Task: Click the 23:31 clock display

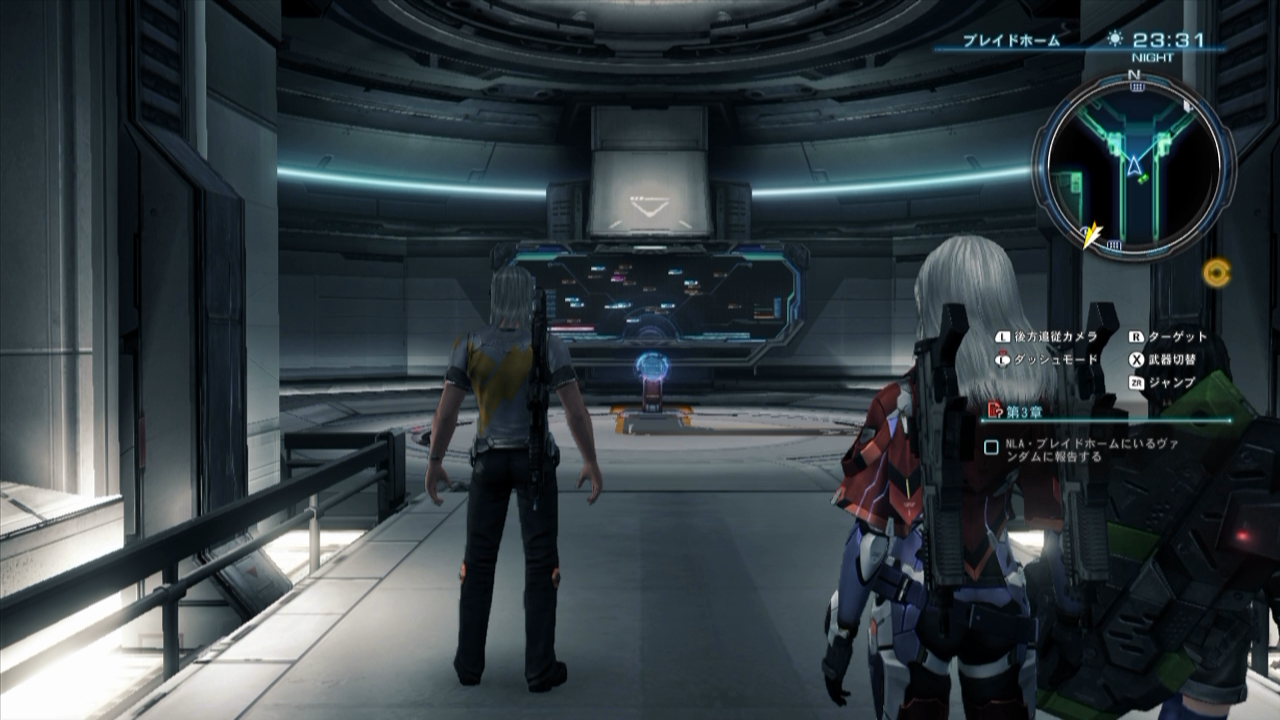Action: tap(1168, 38)
